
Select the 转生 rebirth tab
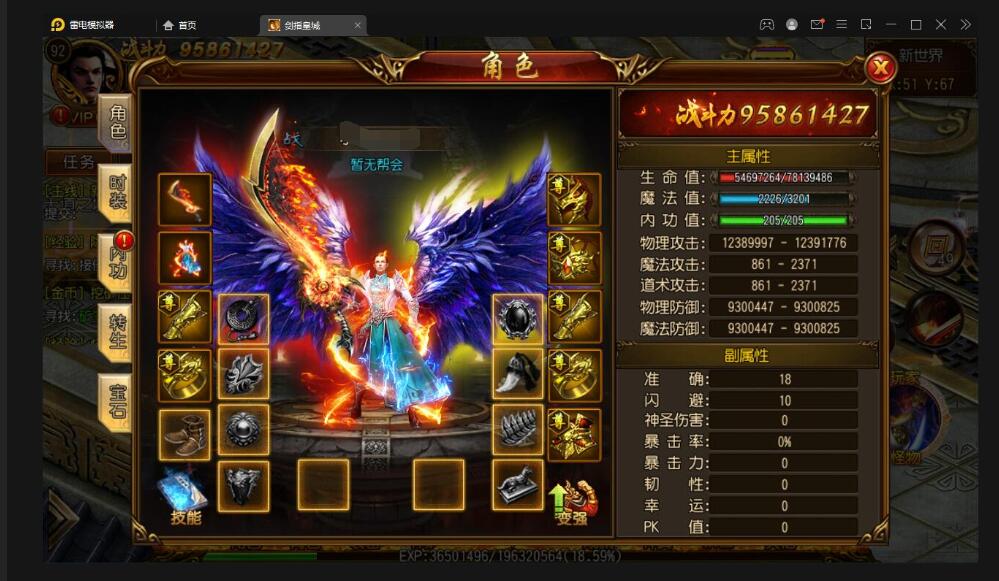point(117,330)
